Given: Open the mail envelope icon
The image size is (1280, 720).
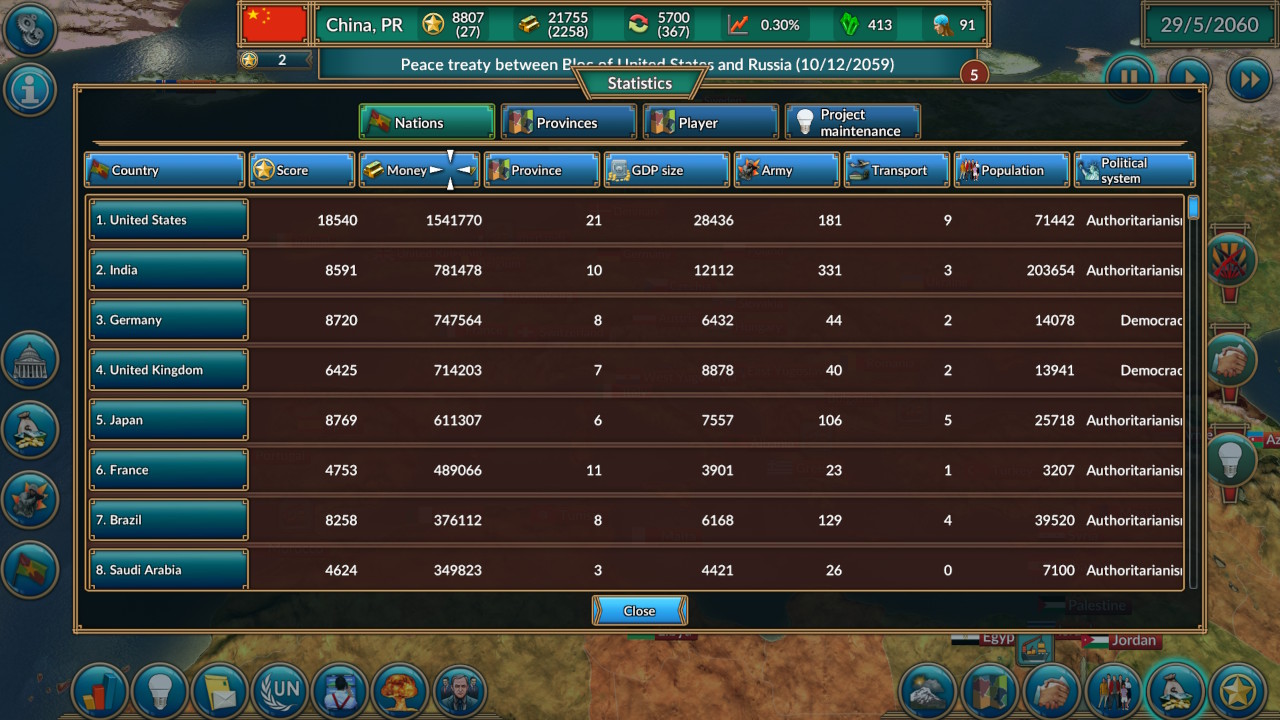Looking at the screenshot, I should pyautogui.click(x=220, y=691).
